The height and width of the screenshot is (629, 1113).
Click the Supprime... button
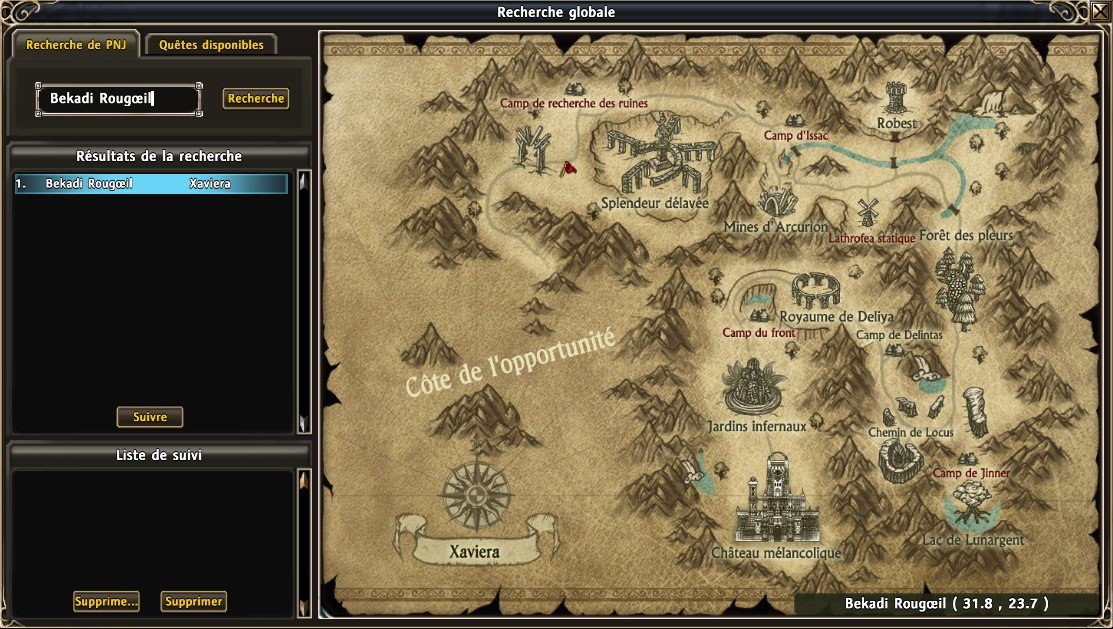(x=106, y=601)
